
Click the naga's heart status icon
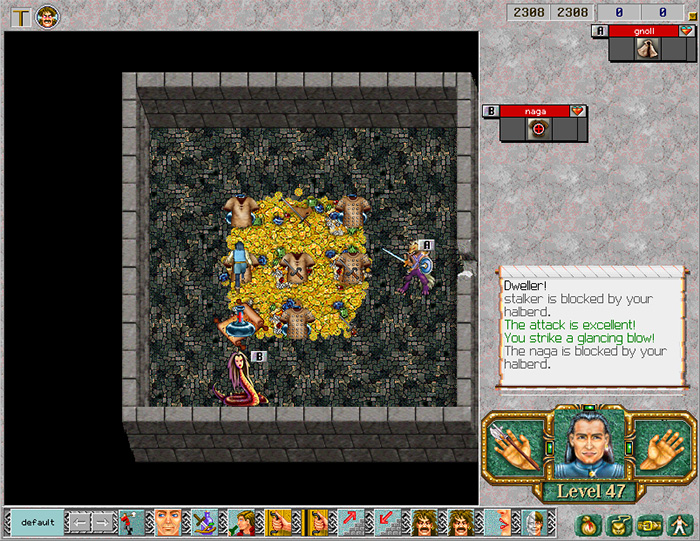(x=577, y=111)
